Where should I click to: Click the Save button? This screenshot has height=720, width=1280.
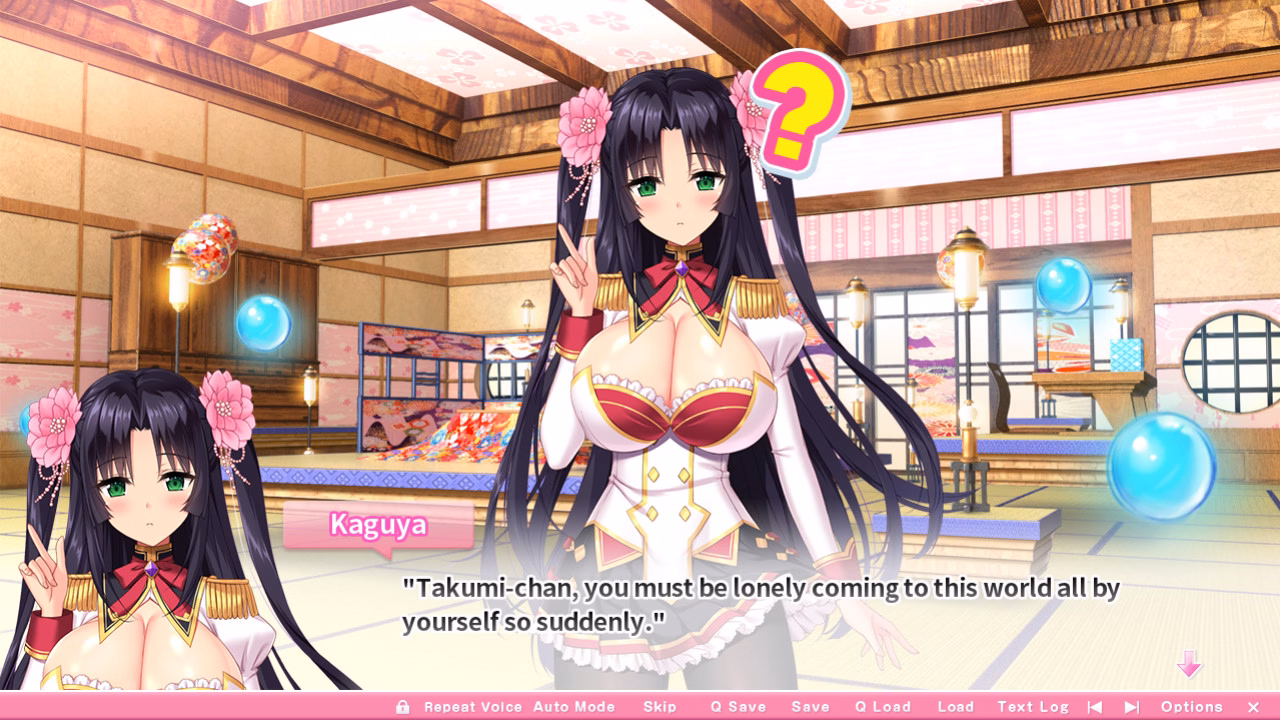[810, 706]
